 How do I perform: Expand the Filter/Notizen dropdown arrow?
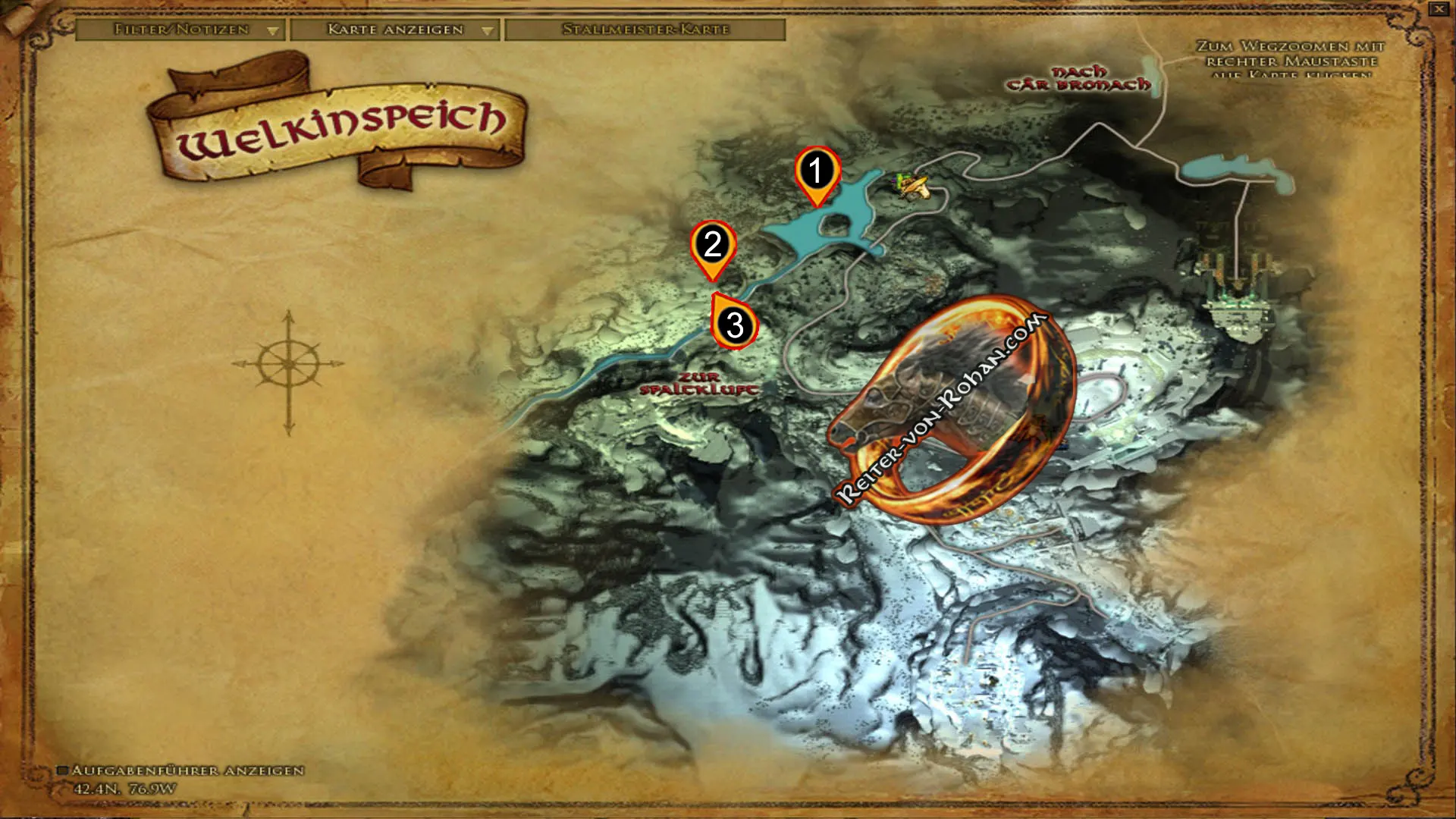273,32
